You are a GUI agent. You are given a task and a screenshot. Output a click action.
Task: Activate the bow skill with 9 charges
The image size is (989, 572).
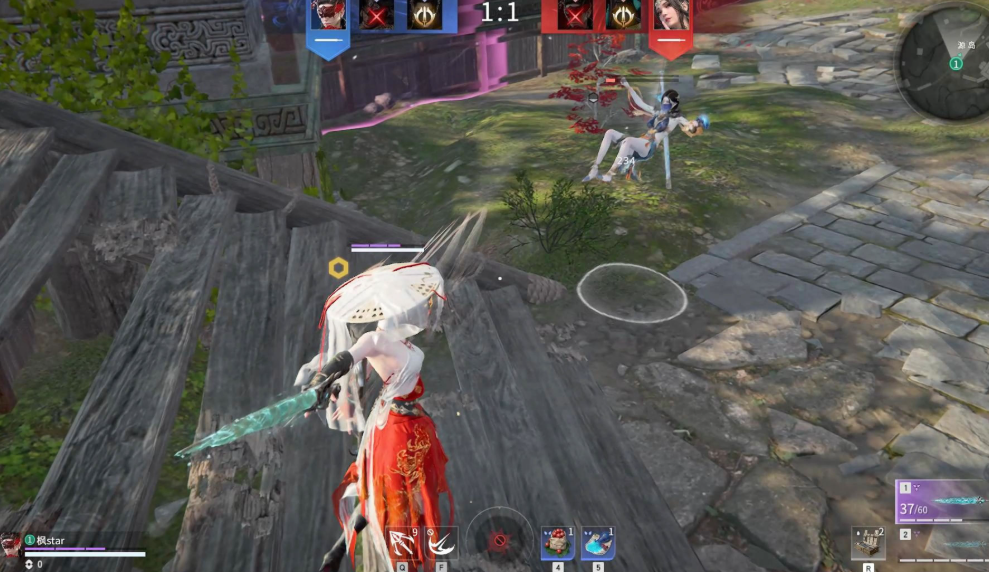coord(404,543)
